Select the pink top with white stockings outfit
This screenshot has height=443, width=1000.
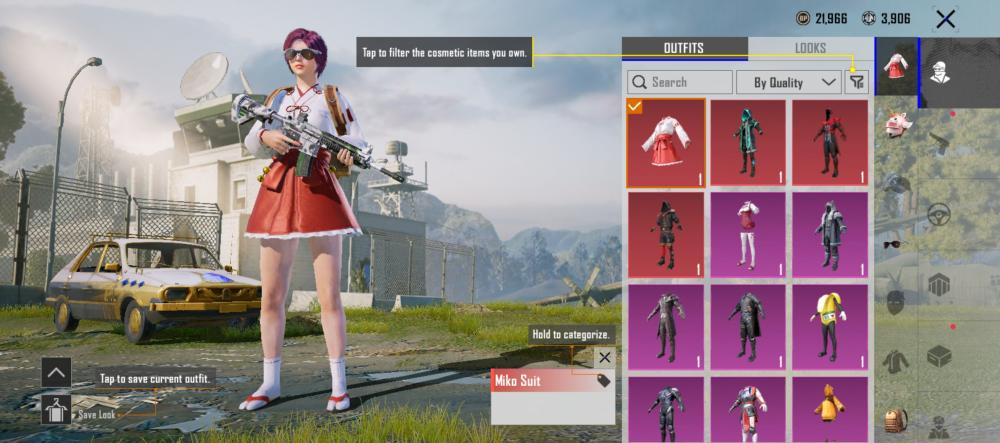click(748, 235)
